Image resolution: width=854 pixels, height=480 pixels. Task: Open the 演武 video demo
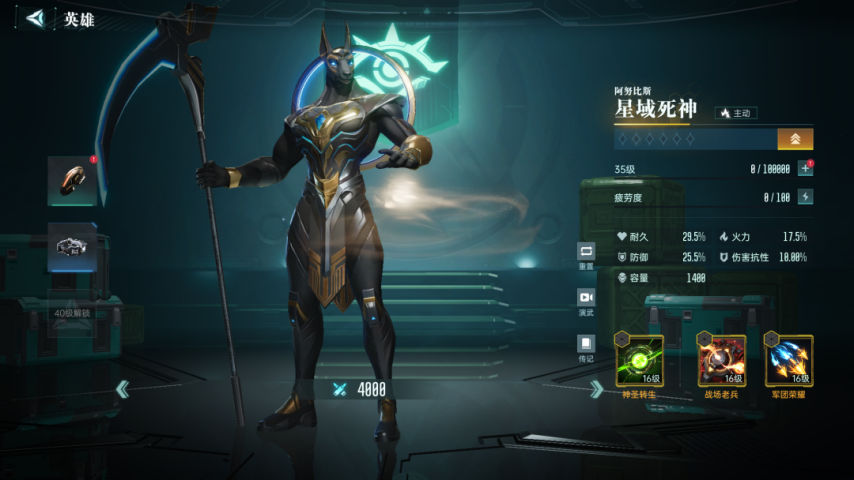[586, 302]
